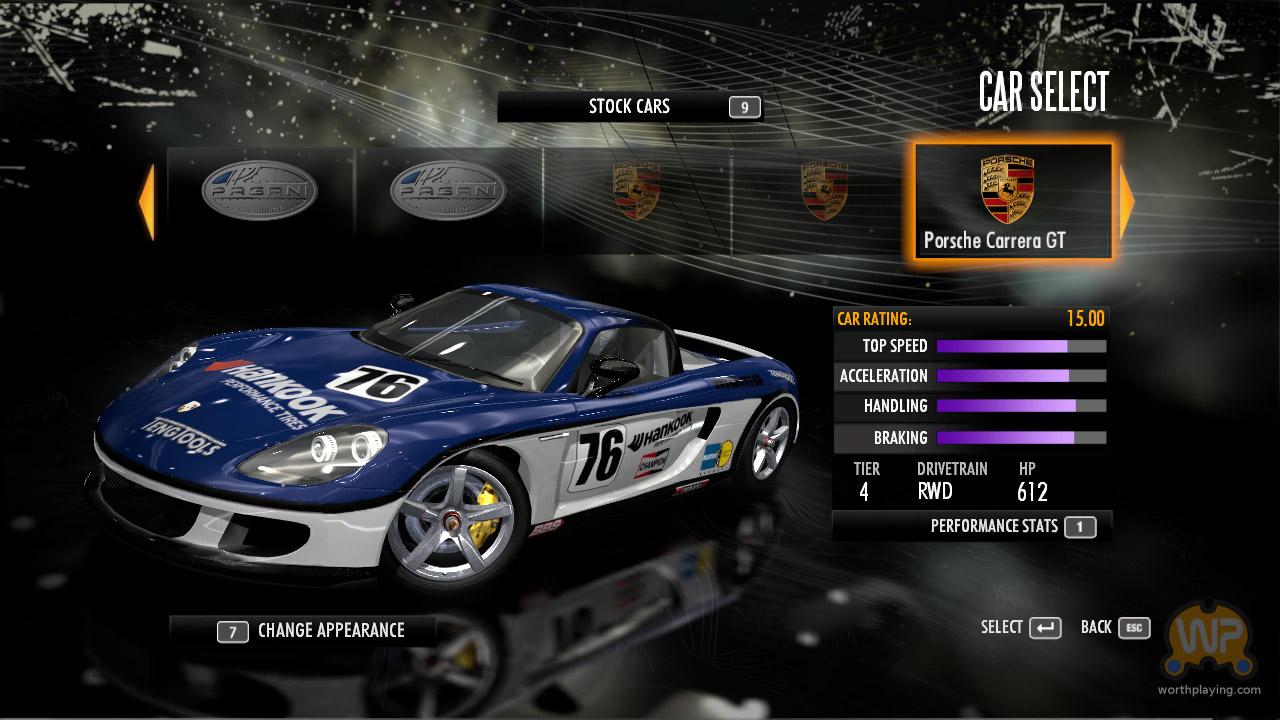
Task: Open the Stock Cars category selector
Action: (630, 107)
